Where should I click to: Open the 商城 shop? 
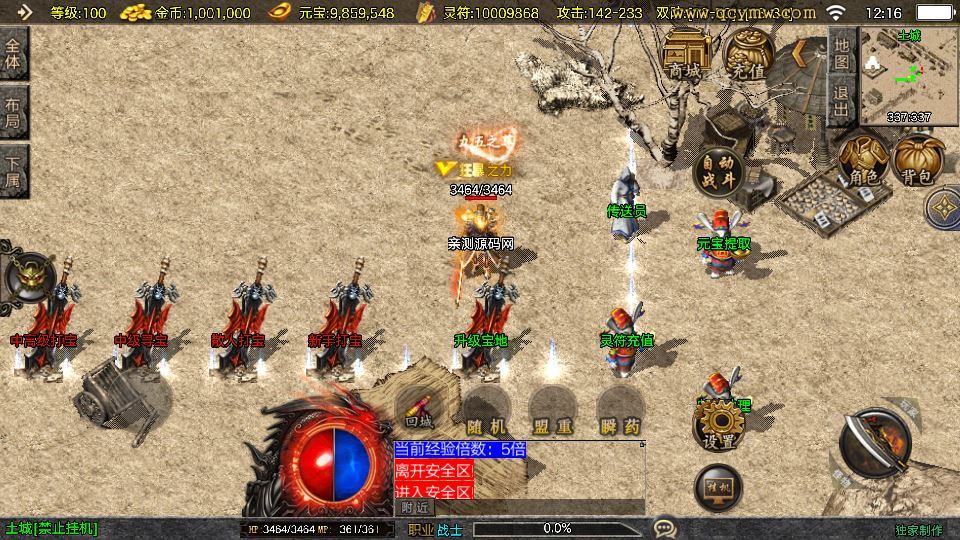click(x=685, y=53)
